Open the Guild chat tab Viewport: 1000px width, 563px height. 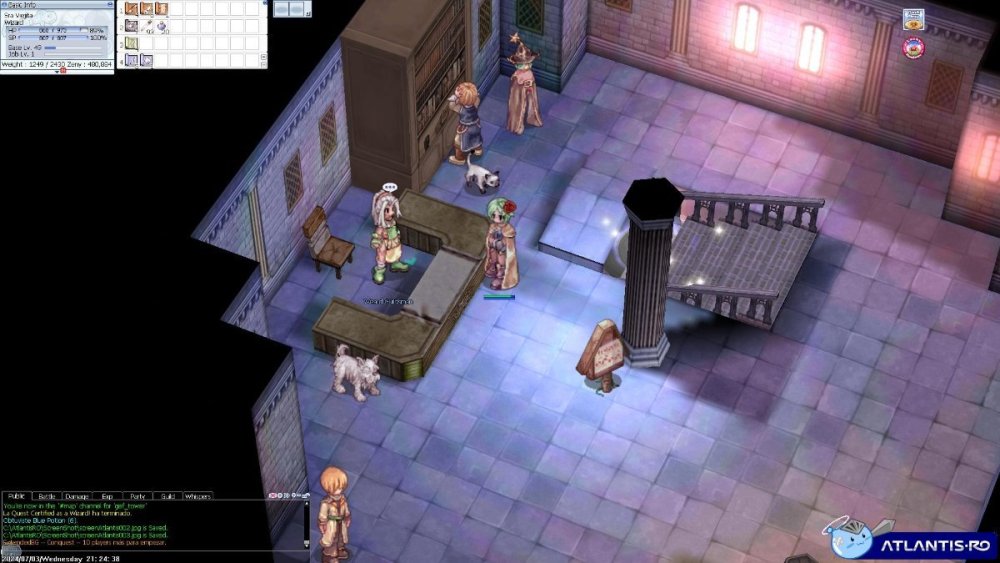pyautogui.click(x=167, y=496)
